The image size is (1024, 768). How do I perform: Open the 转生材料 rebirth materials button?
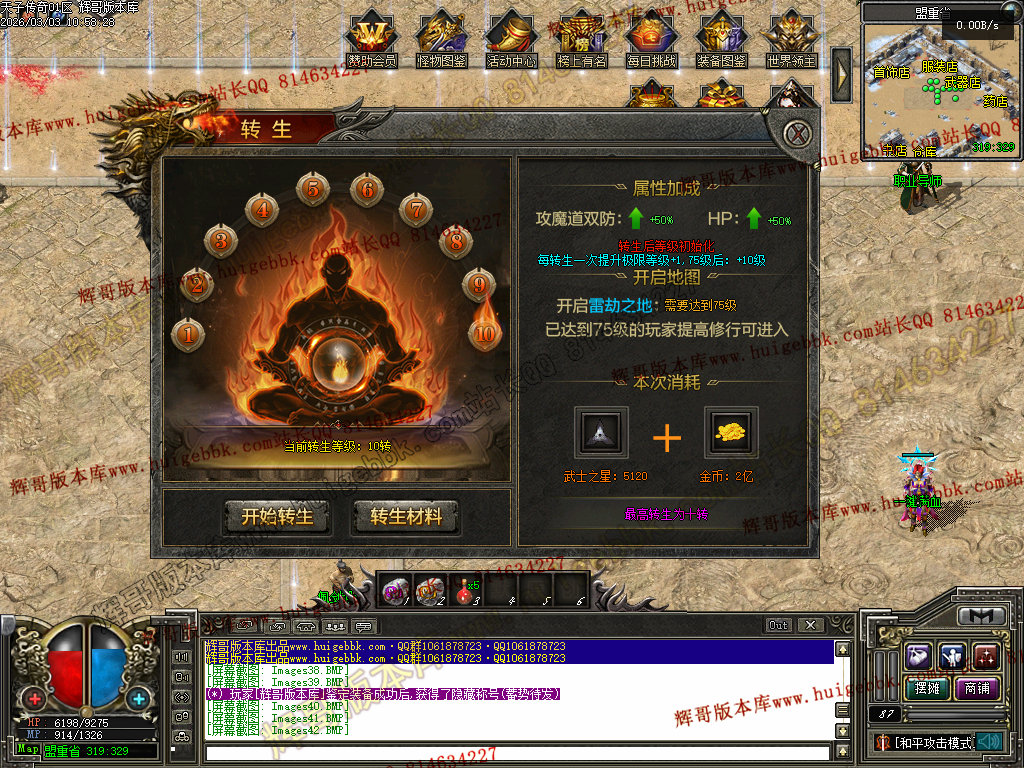[405, 517]
